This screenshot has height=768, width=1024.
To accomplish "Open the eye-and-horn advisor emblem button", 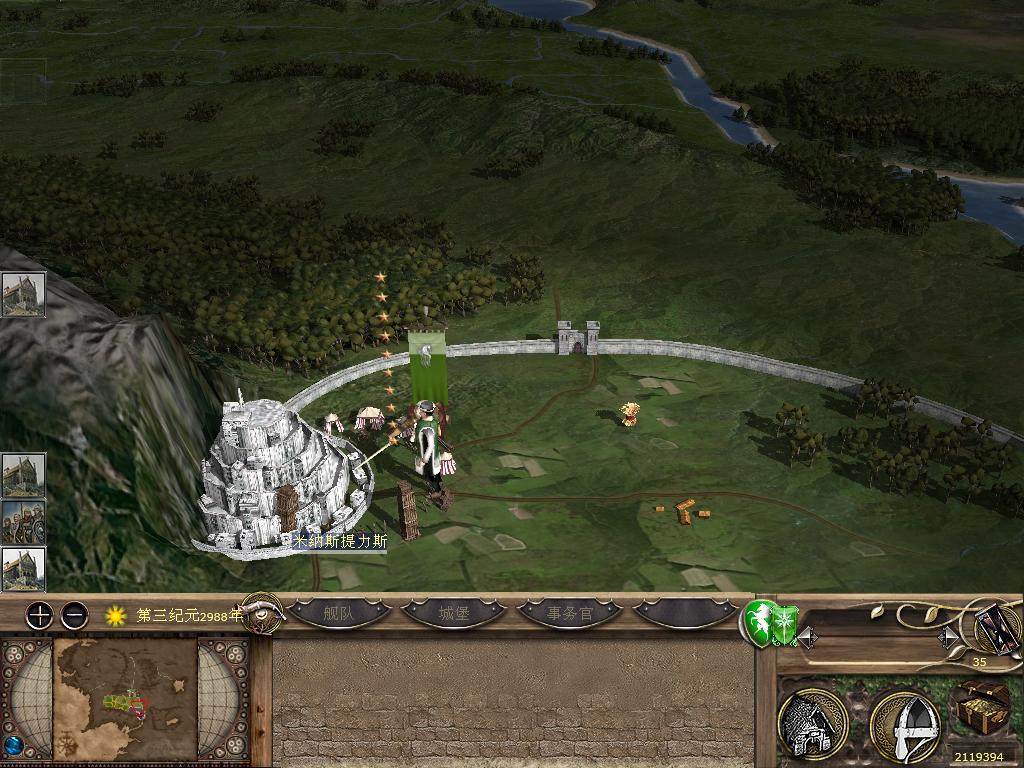I will tap(262, 613).
